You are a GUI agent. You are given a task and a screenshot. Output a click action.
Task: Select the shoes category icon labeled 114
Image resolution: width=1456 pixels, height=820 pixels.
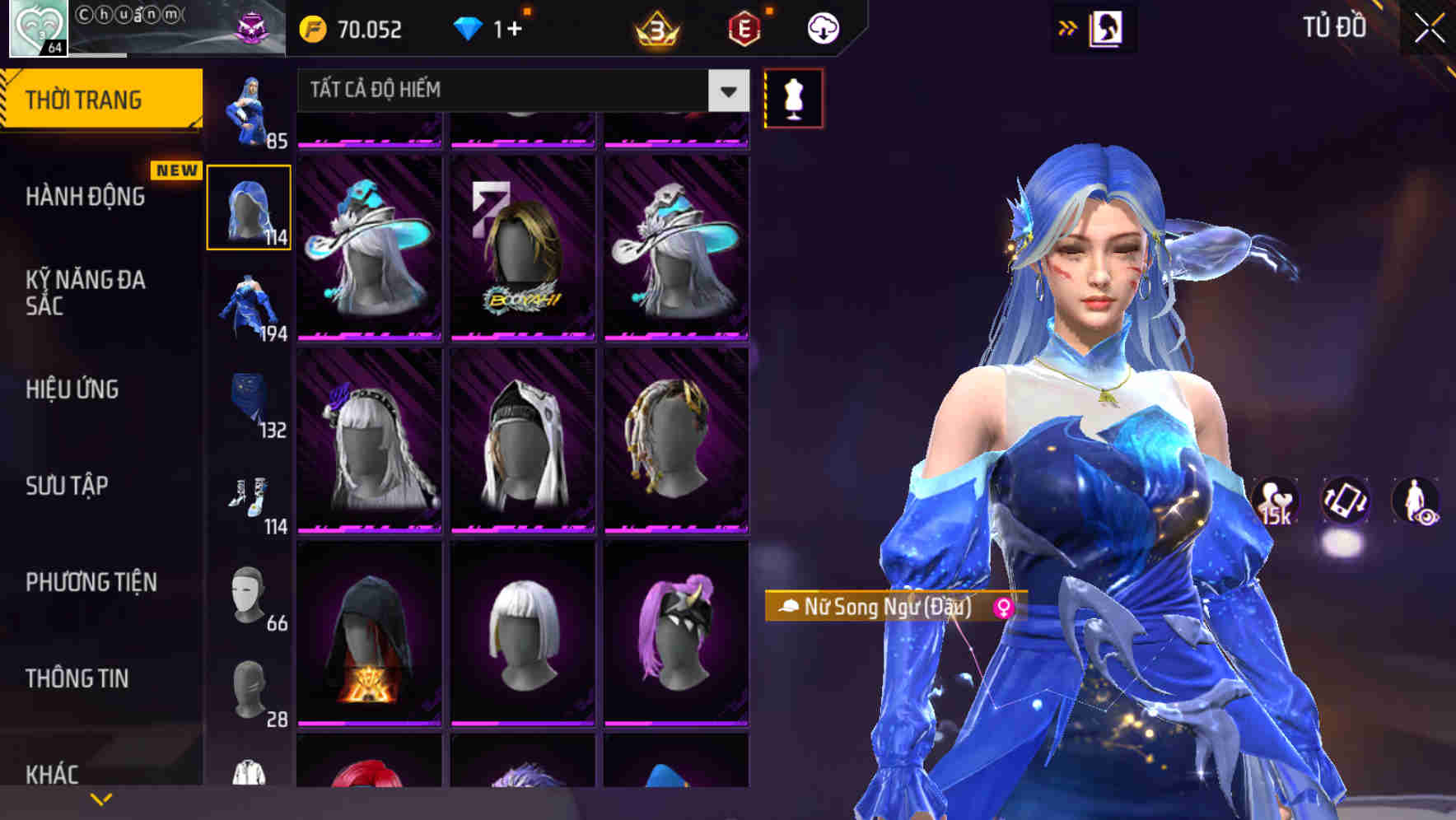(249, 496)
